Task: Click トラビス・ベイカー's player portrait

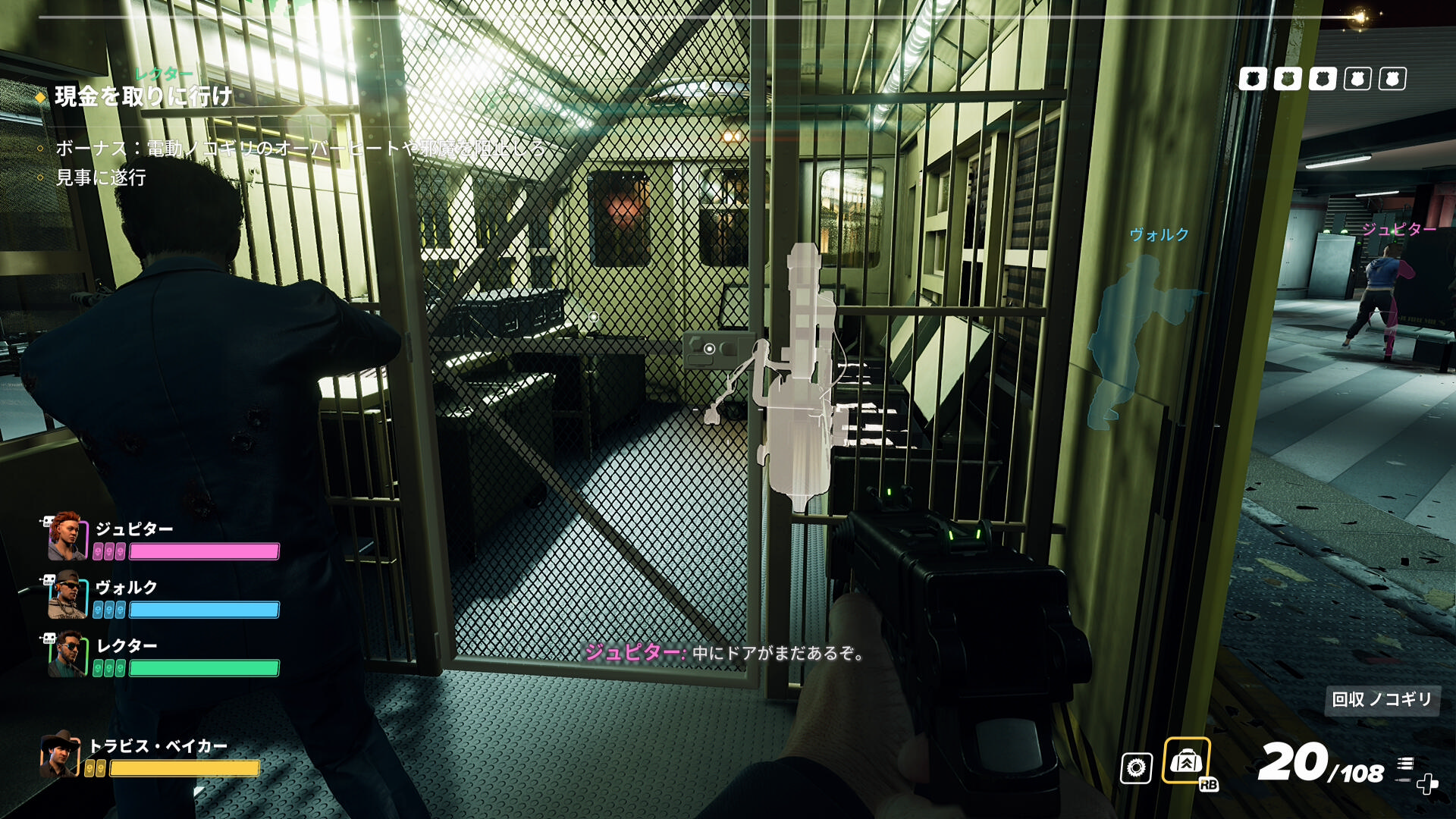Action: 60,754
